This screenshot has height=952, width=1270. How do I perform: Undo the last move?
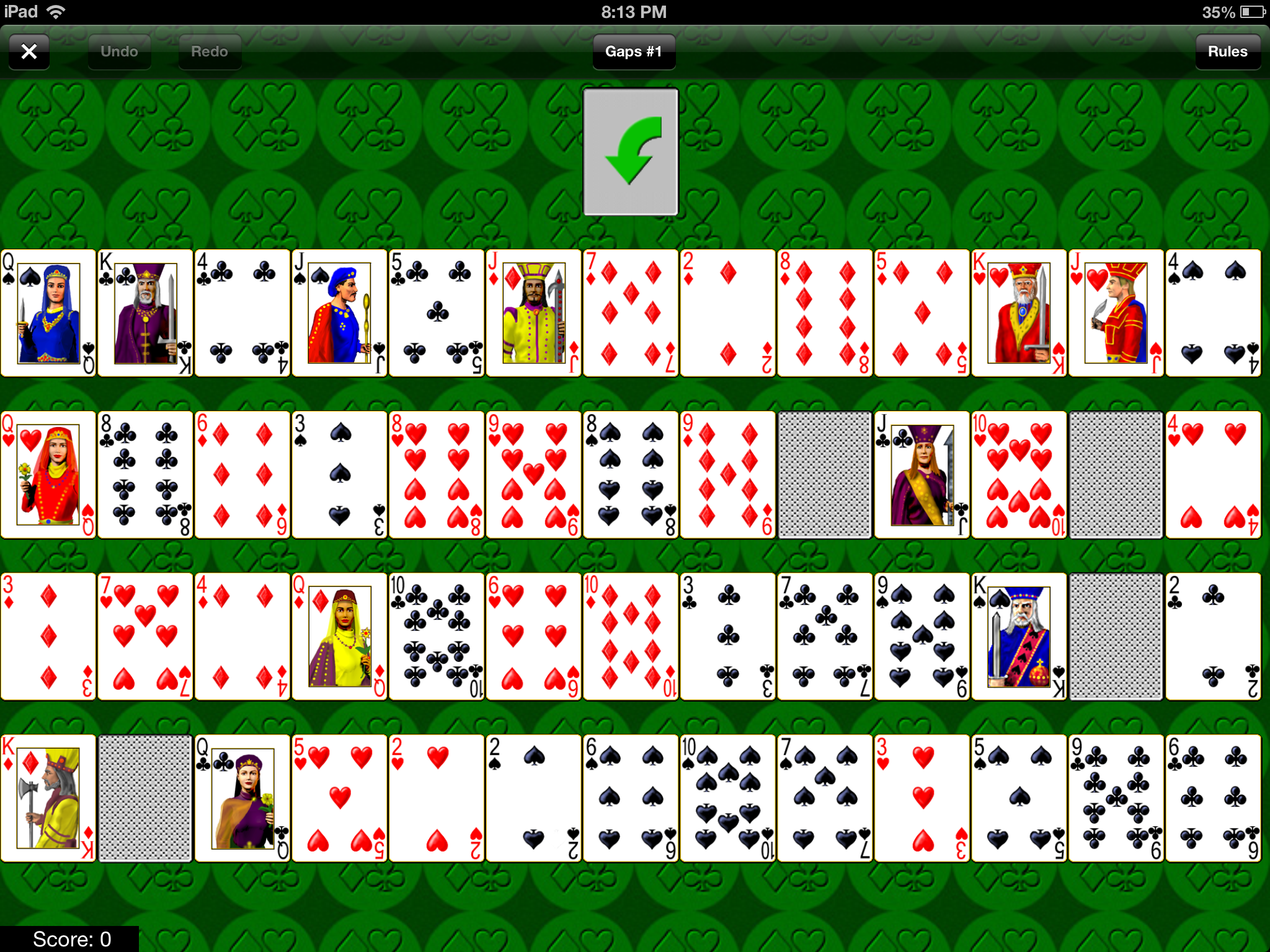pyautogui.click(x=118, y=51)
